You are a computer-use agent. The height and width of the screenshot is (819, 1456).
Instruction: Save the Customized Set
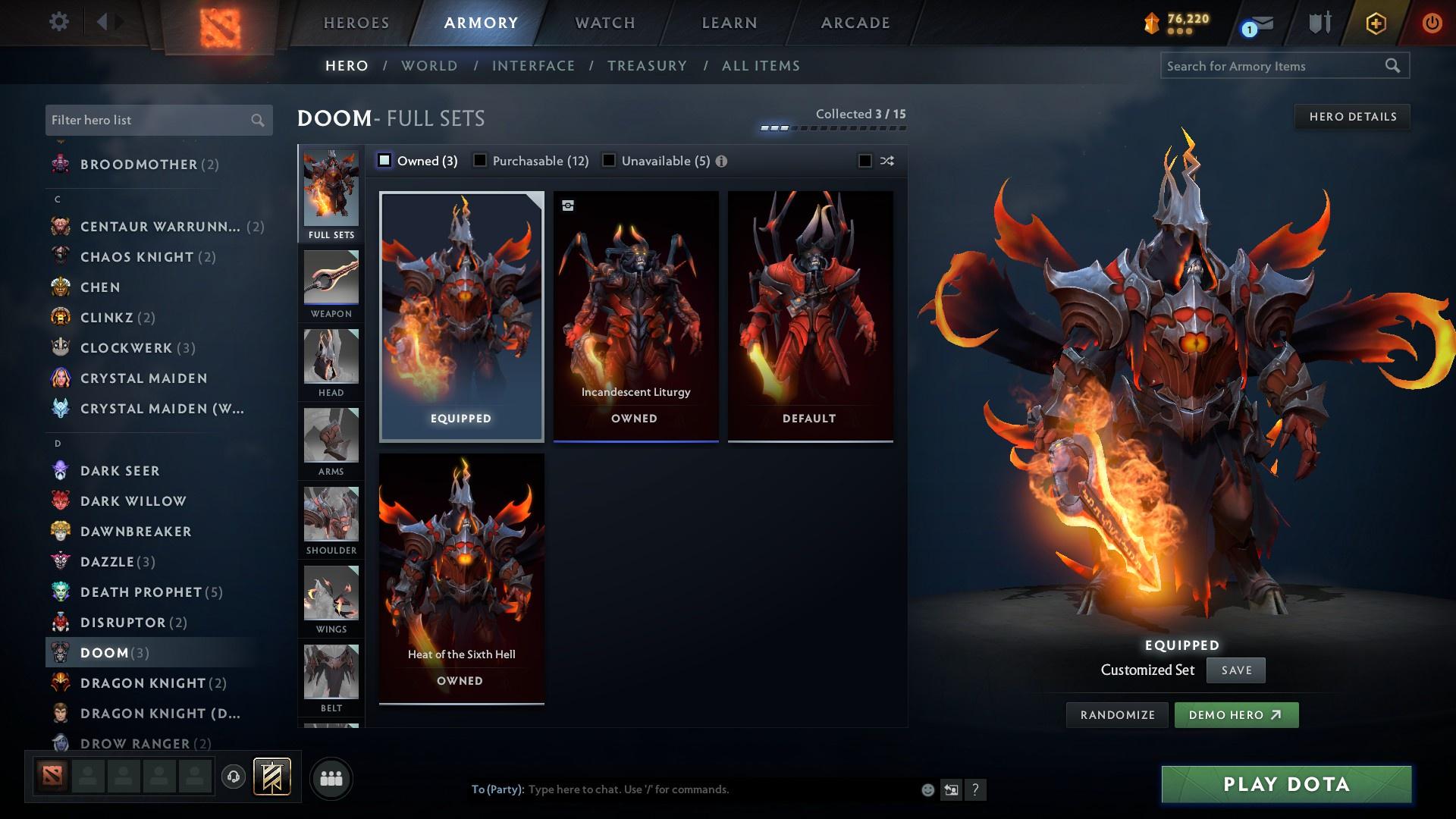pyautogui.click(x=1236, y=670)
